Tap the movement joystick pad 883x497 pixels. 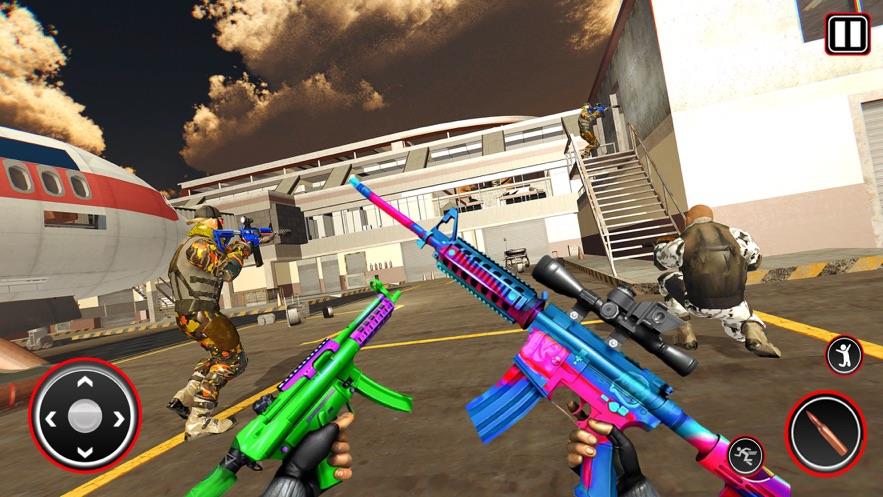pos(85,415)
